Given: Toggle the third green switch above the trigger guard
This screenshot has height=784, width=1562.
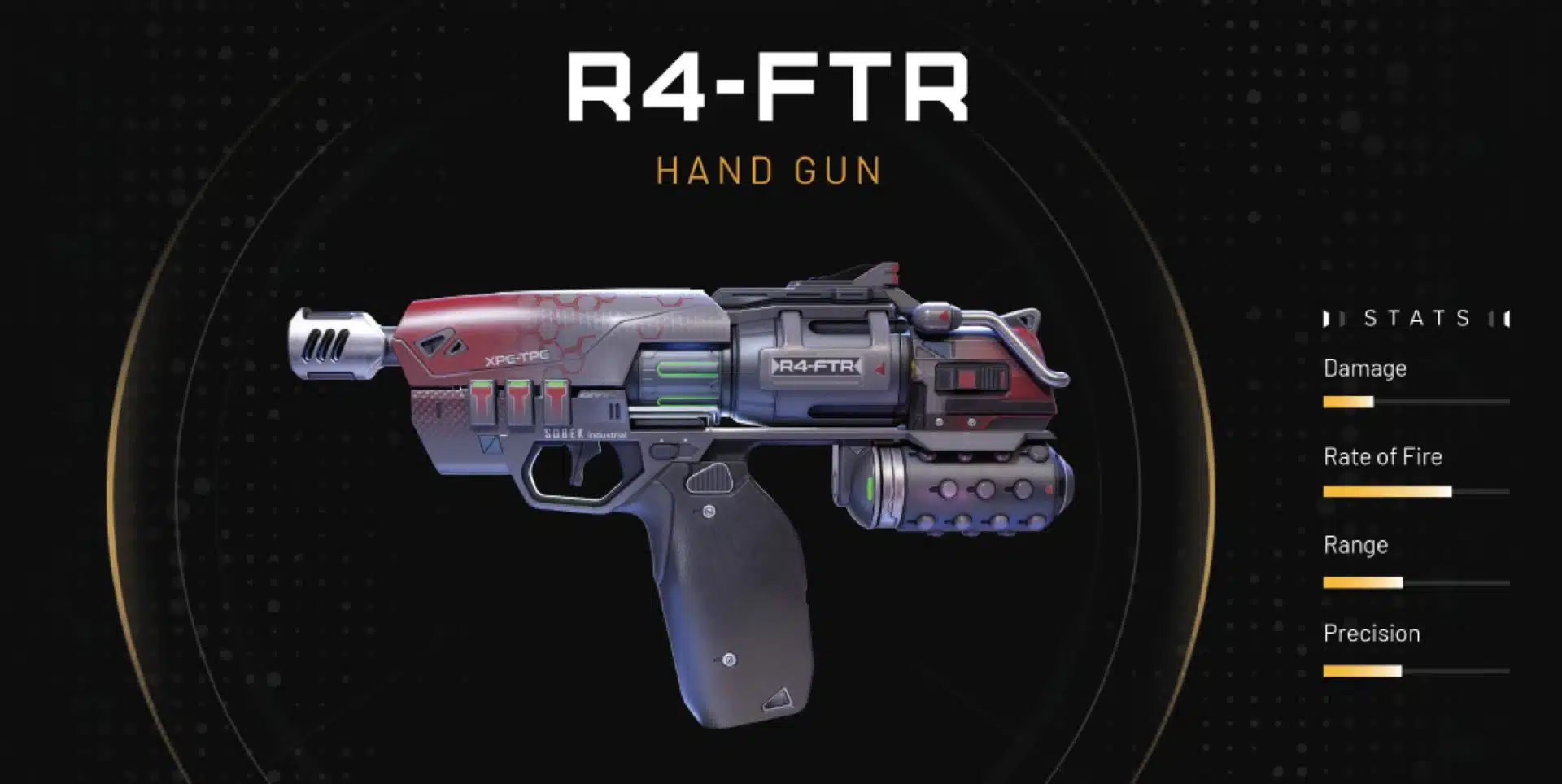Looking at the screenshot, I should pos(556,401).
